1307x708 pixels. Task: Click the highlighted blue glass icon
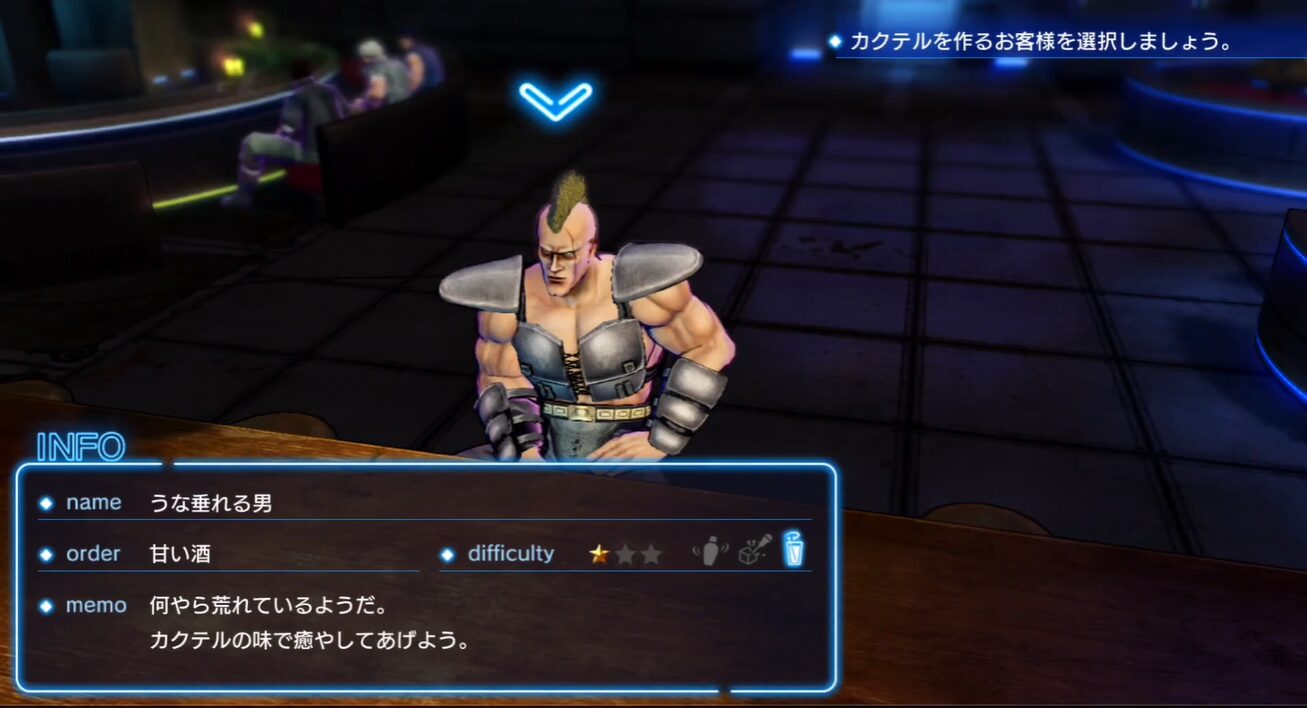tap(793, 550)
